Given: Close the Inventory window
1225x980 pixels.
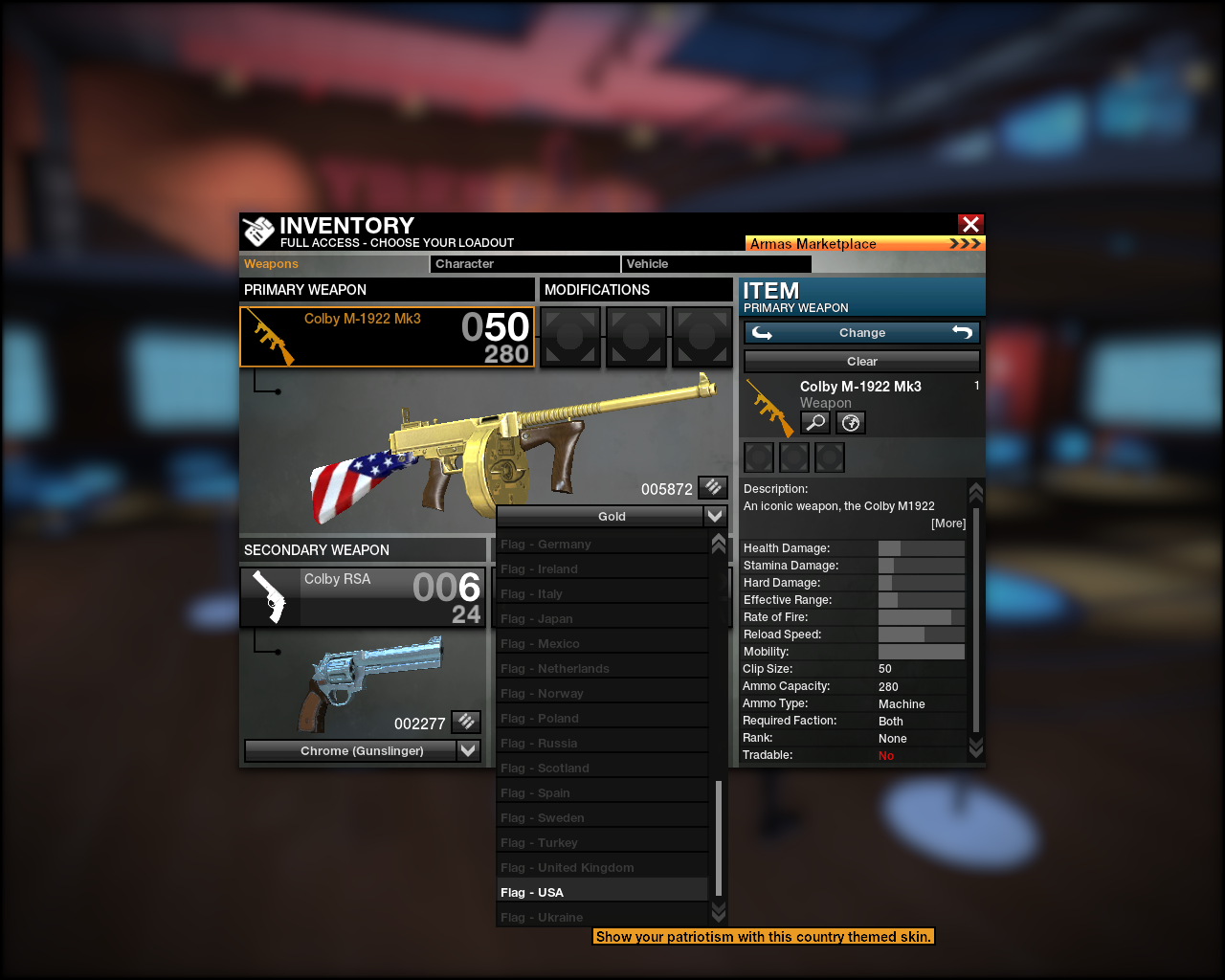Looking at the screenshot, I should click(970, 224).
